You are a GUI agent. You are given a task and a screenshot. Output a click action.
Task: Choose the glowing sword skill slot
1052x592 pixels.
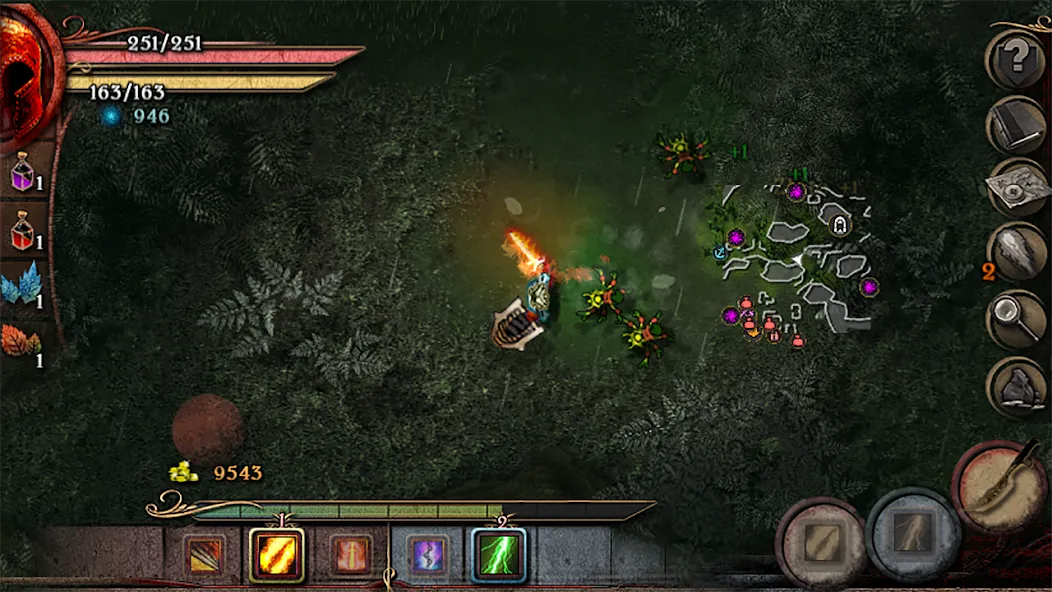pos(351,555)
